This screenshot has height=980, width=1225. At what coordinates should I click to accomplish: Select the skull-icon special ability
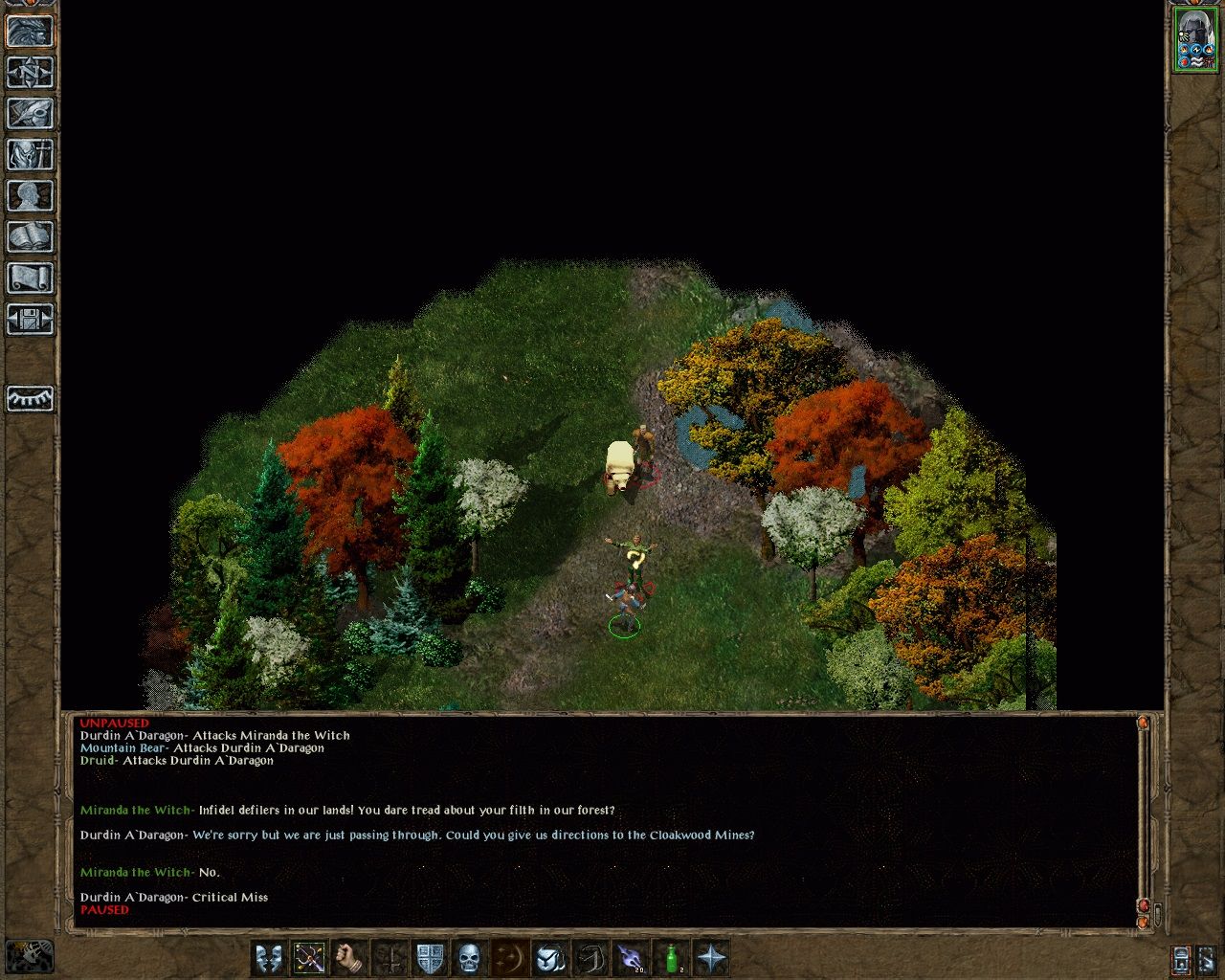(x=469, y=955)
